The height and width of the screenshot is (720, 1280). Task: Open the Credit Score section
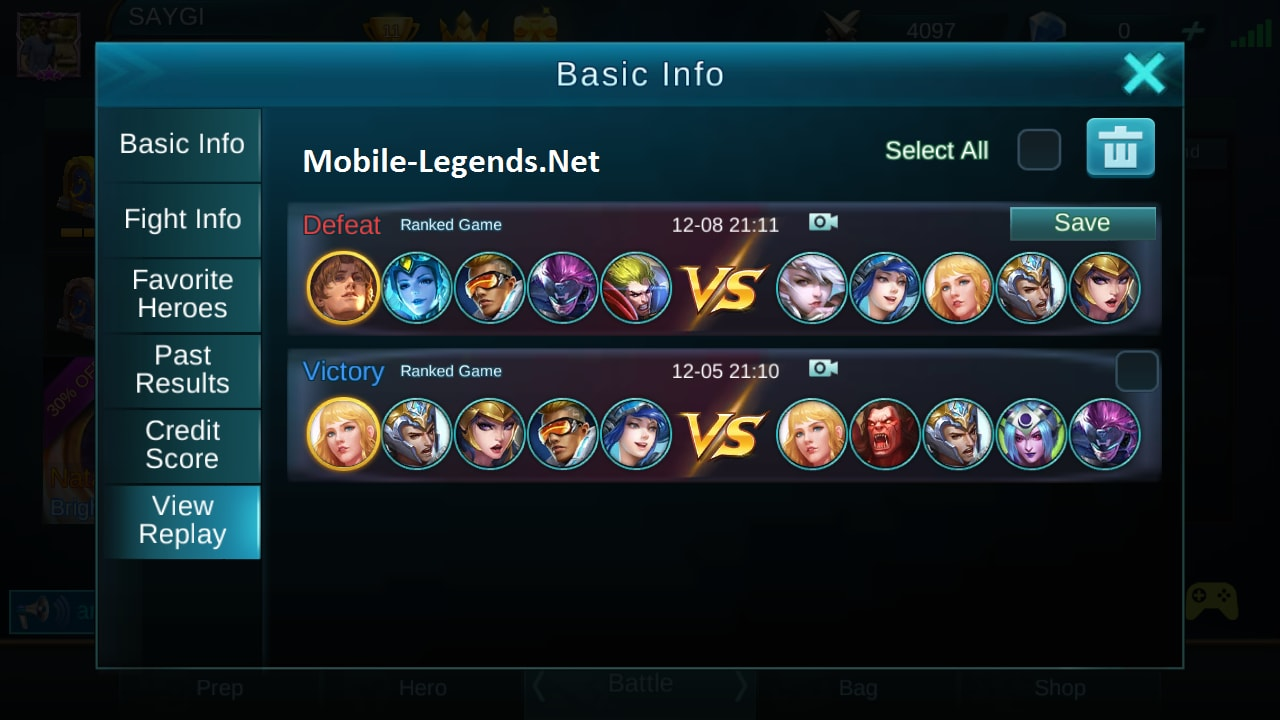[x=182, y=446]
